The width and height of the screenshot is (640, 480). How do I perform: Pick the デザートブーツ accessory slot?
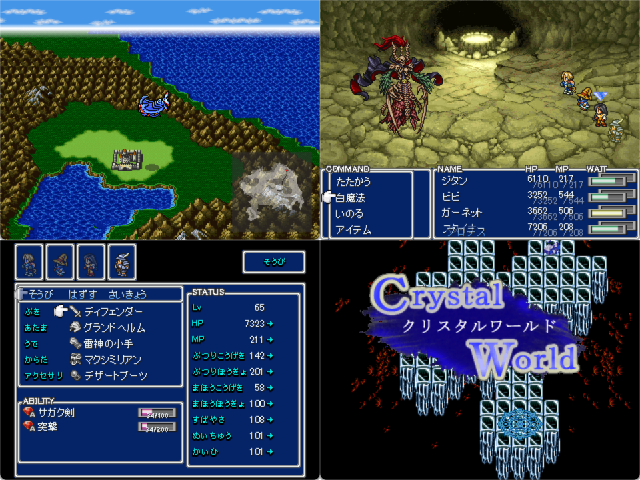click(116, 376)
